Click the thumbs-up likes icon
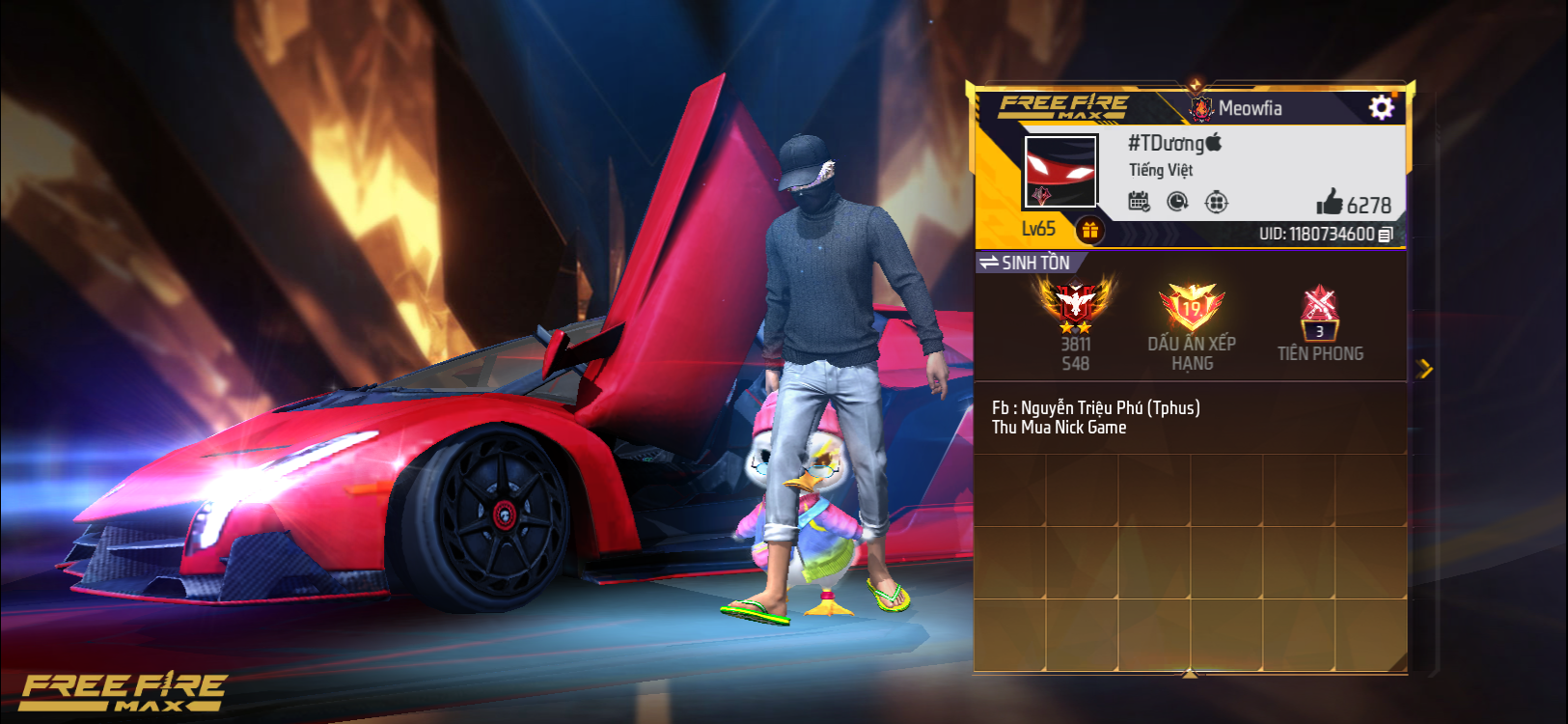The image size is (1568, 724). 1331,204
